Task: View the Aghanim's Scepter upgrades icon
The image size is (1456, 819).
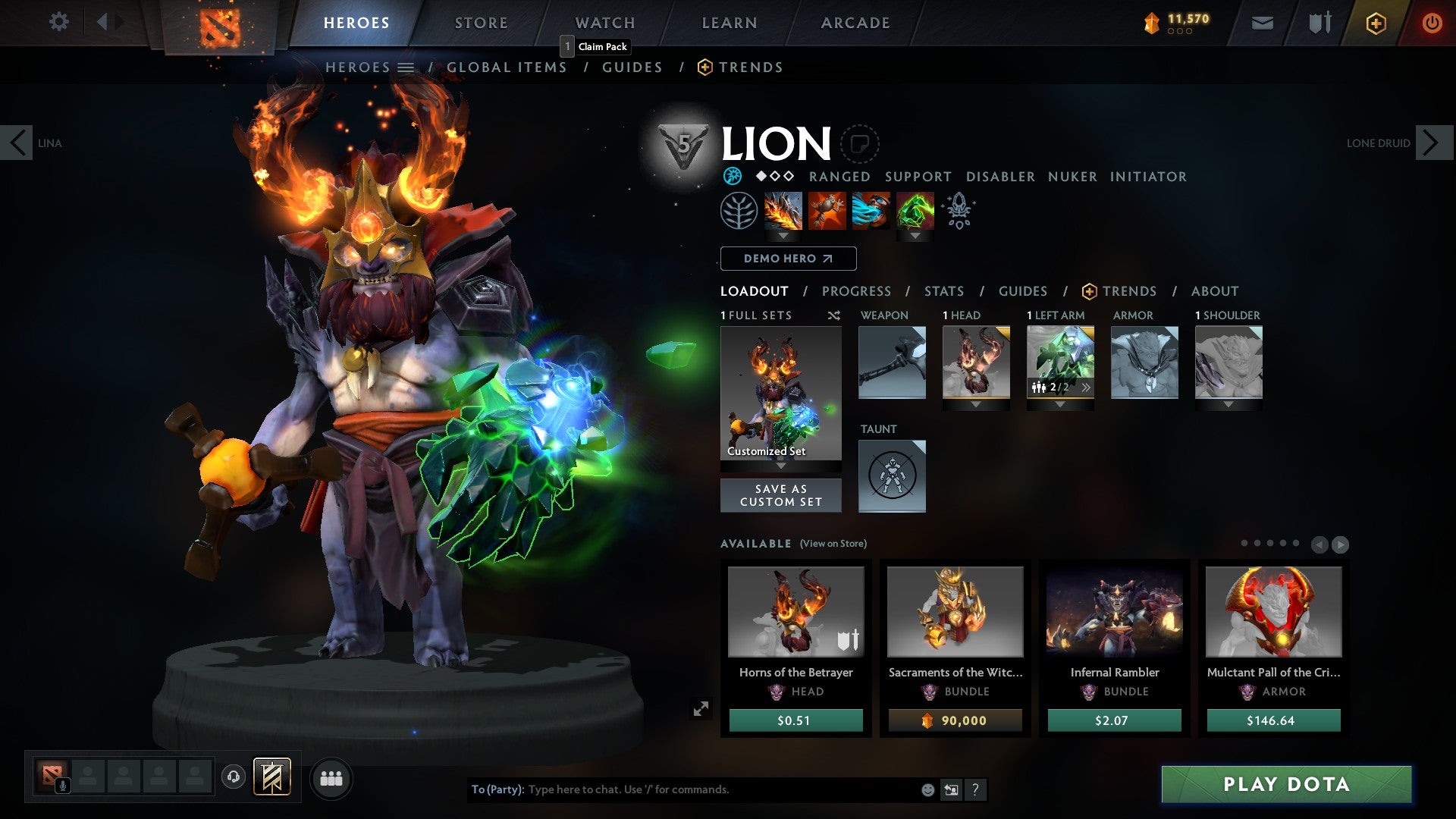Action: click(958, 211)
